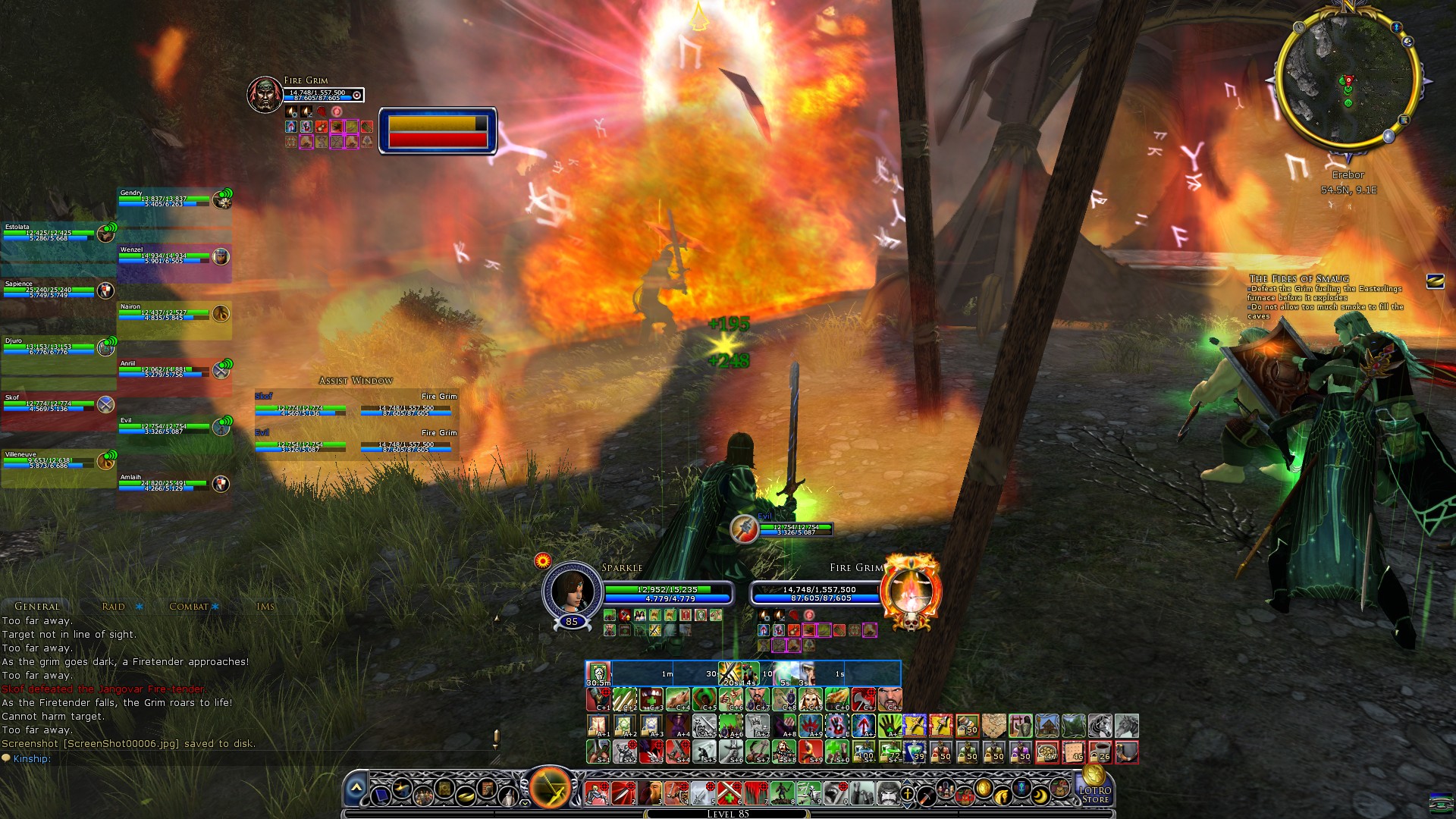Screen dimensions: 1456x819
Task: Click the glowing orange bow auto-attack button
Action: pos(550,788)
